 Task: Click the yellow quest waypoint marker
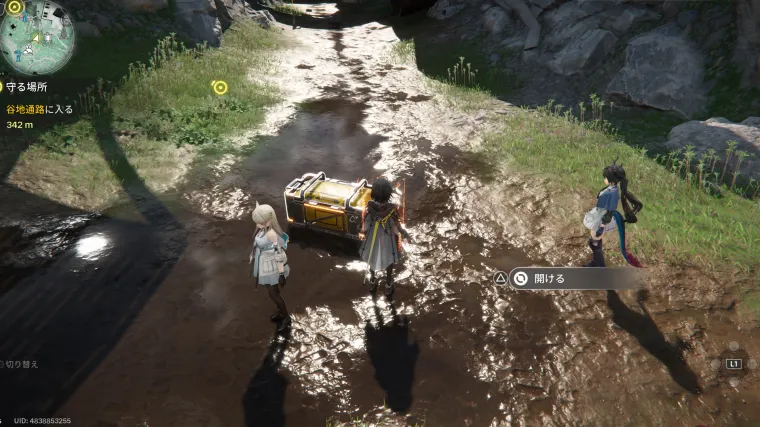(x=220, y=87)
